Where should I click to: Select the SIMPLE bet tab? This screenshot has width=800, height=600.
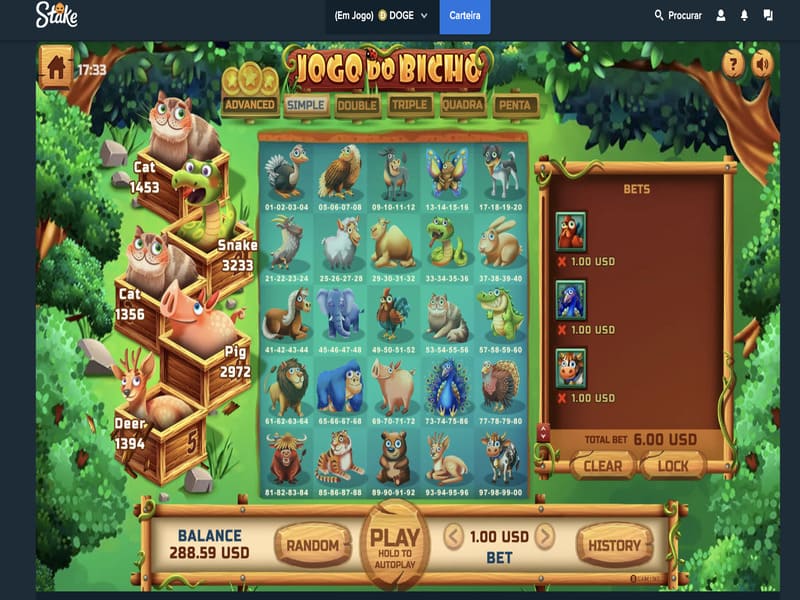(x=307, y=104)
